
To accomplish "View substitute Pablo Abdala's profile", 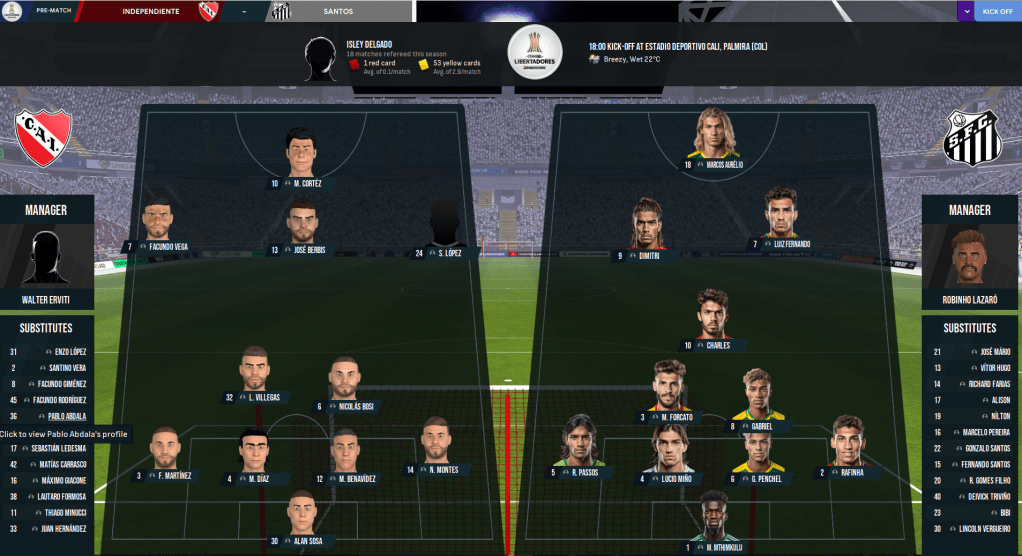I will pos(68,416).
